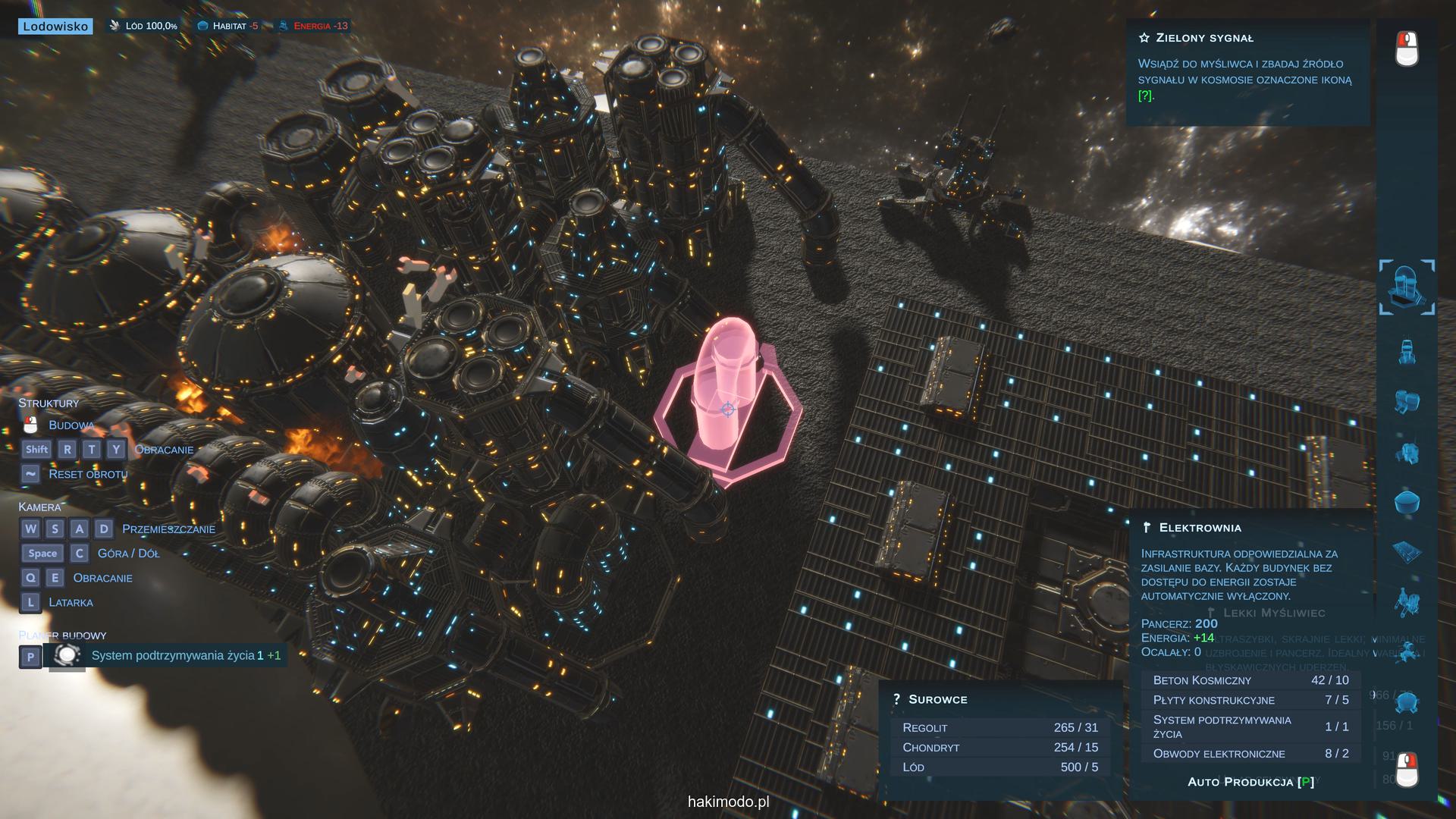
Task: Select the Lodowisko base label
Action: [x=55, y=27]
